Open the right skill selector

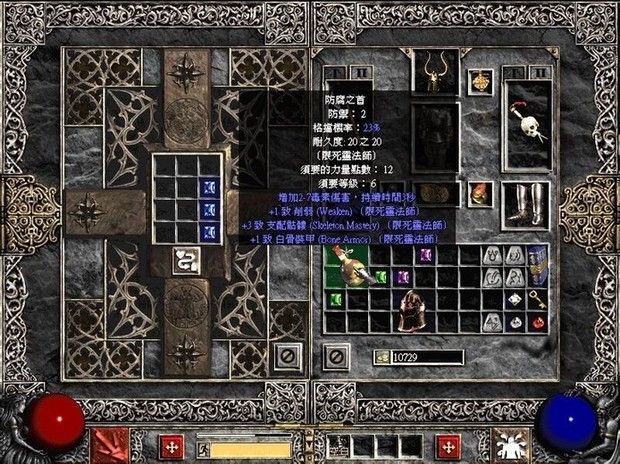tap(510, 445)
